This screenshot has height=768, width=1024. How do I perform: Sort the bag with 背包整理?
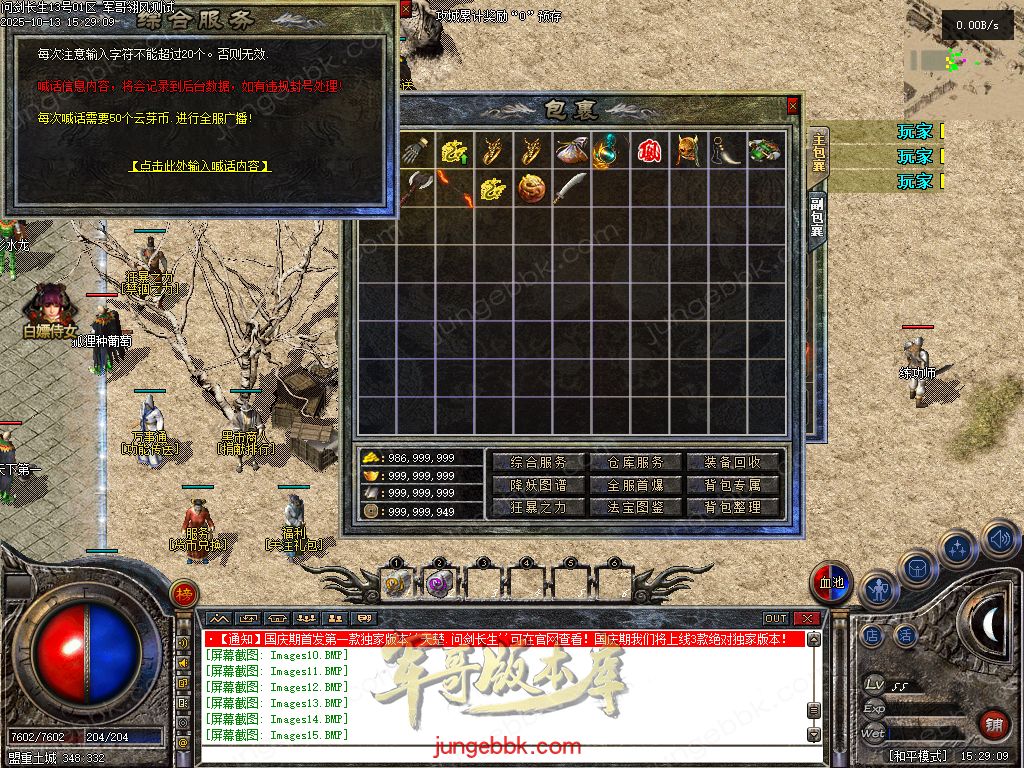click(733, 507)
